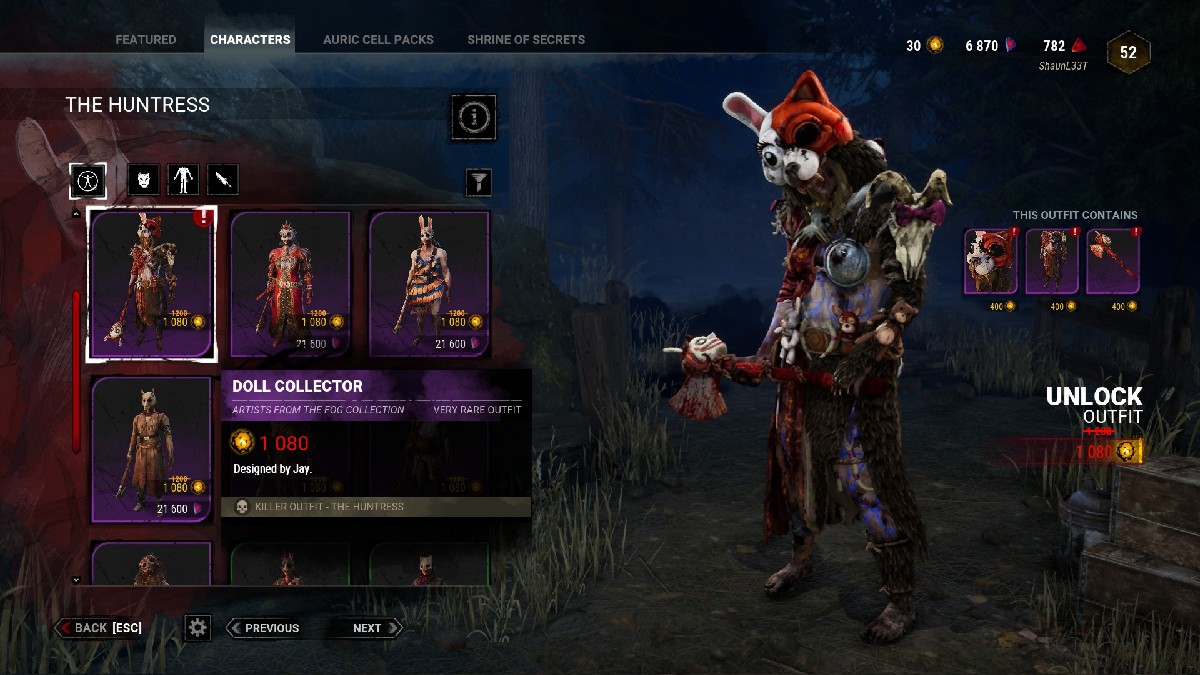View the bloody axe weapon piece

(1113, 262)
